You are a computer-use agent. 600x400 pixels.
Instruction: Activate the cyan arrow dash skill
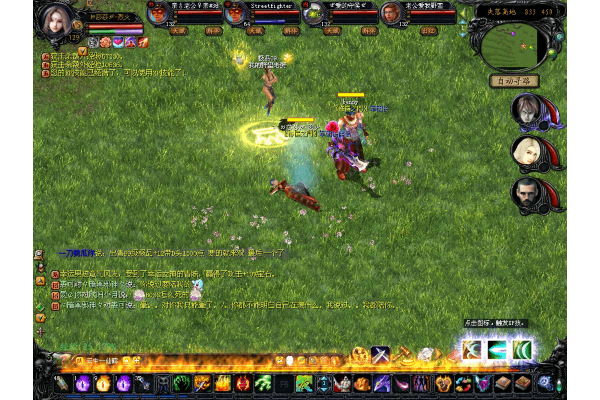click(x=496, y=350)
